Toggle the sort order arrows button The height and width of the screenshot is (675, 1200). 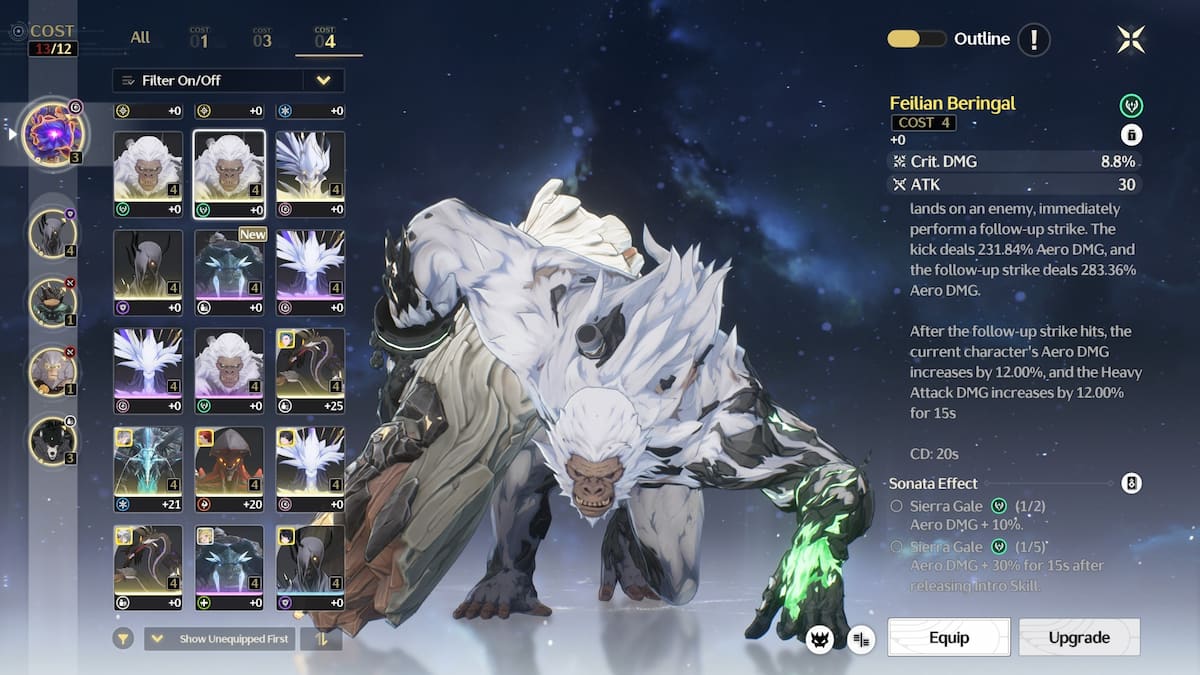321,638
